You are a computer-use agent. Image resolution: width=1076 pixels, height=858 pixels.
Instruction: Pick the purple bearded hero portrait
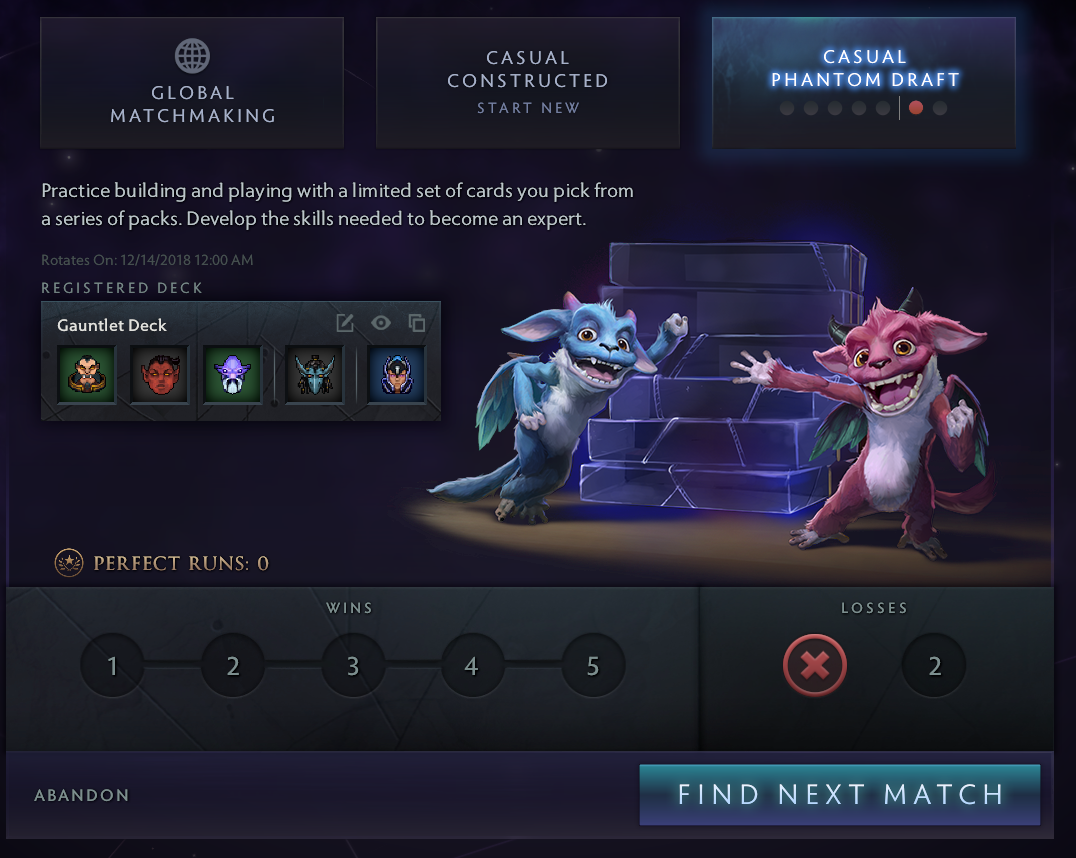(232, 374)
